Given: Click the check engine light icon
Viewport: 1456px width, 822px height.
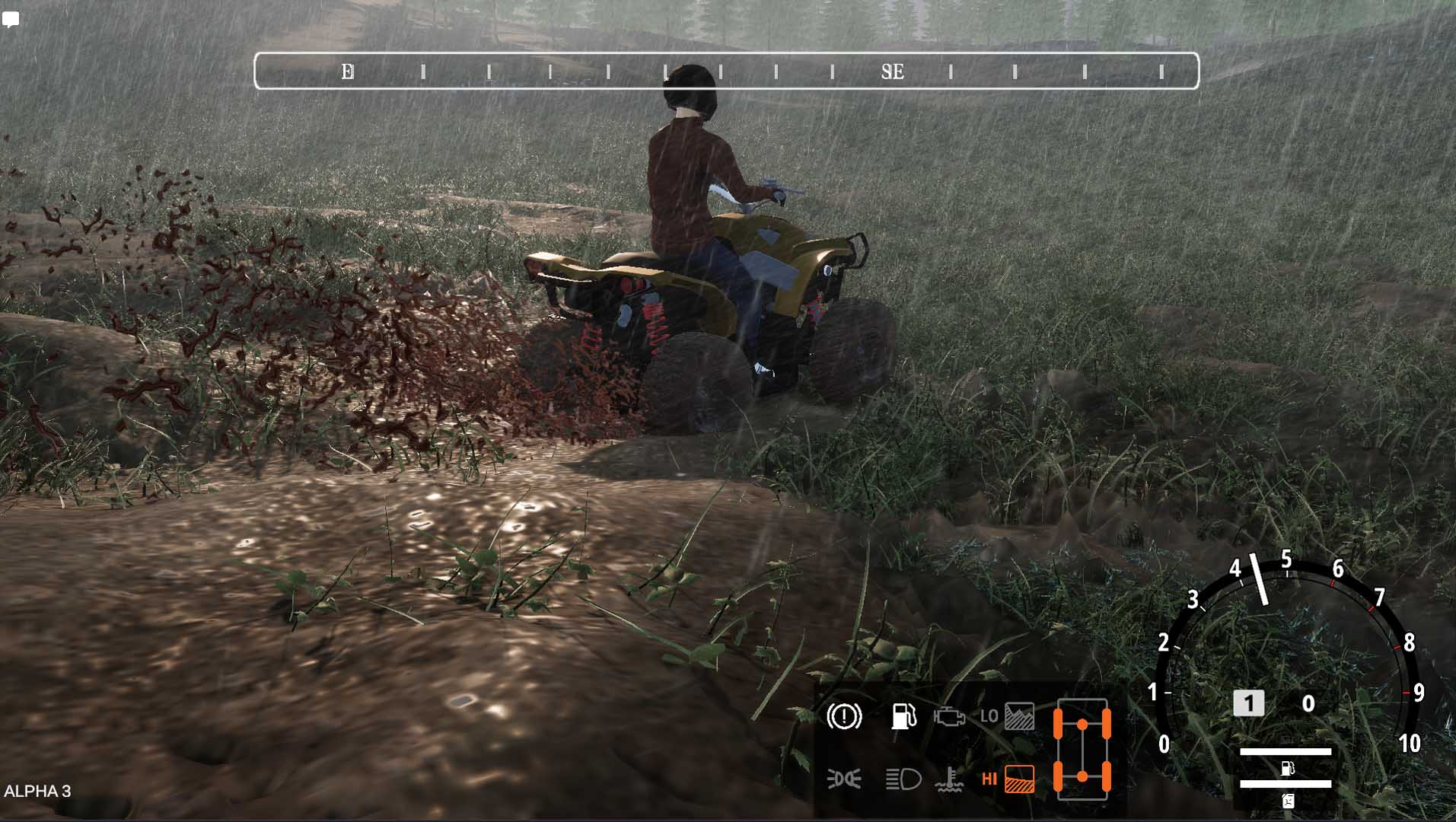Looking at the screenshot, I should (x=949, y=717).
